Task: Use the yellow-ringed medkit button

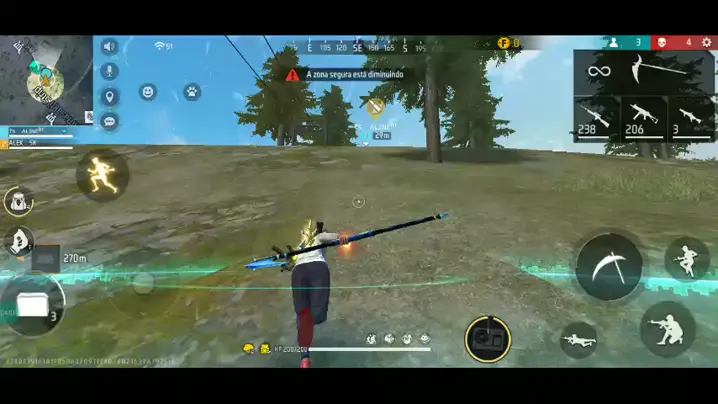Action: point(488,339)
